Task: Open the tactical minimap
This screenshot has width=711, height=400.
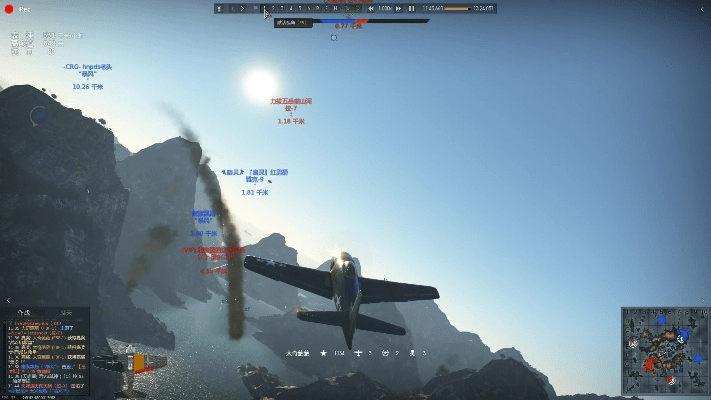Action: pos(665,350)
